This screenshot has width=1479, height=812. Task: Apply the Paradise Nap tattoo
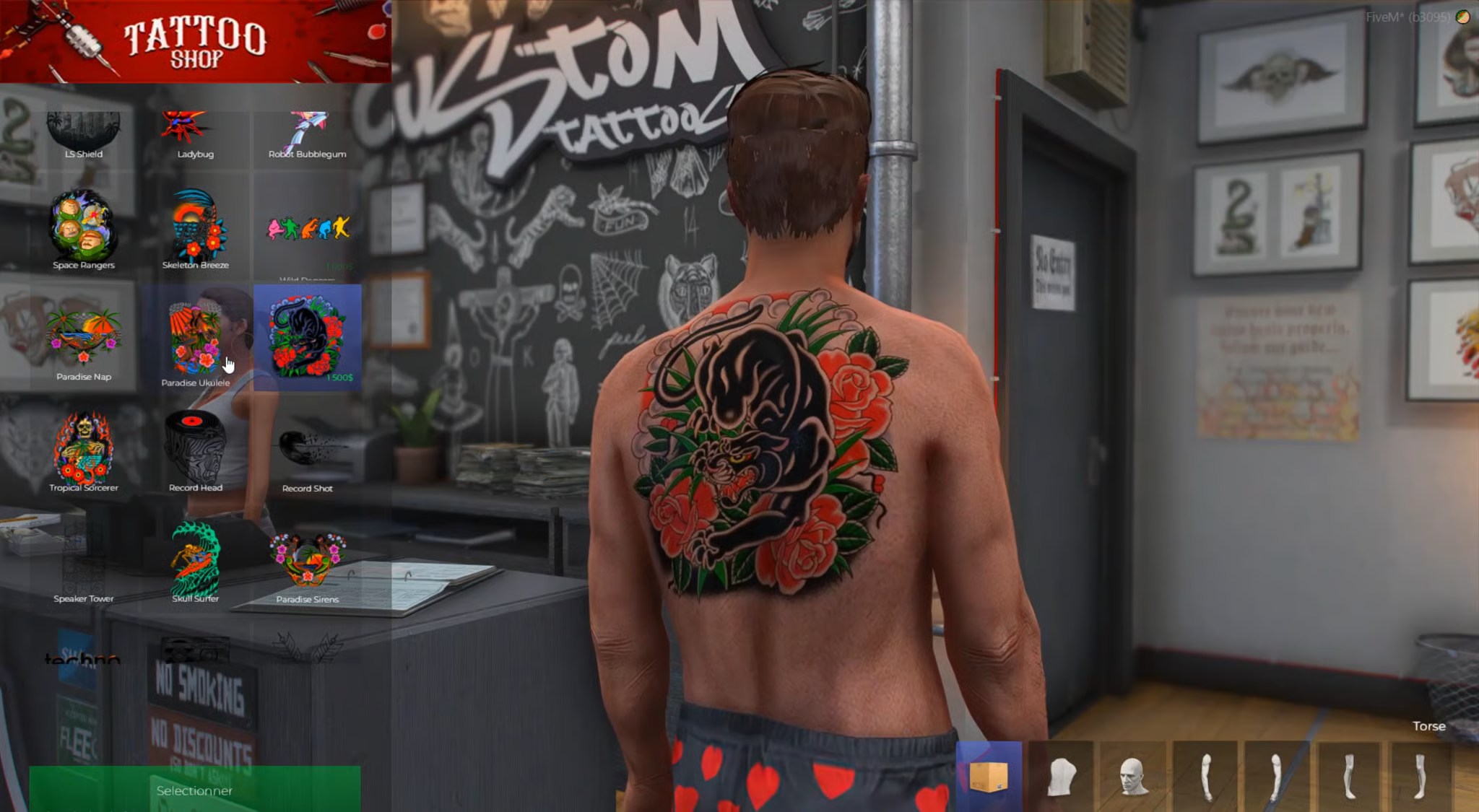pyautogui.click(x=84, y=339)
